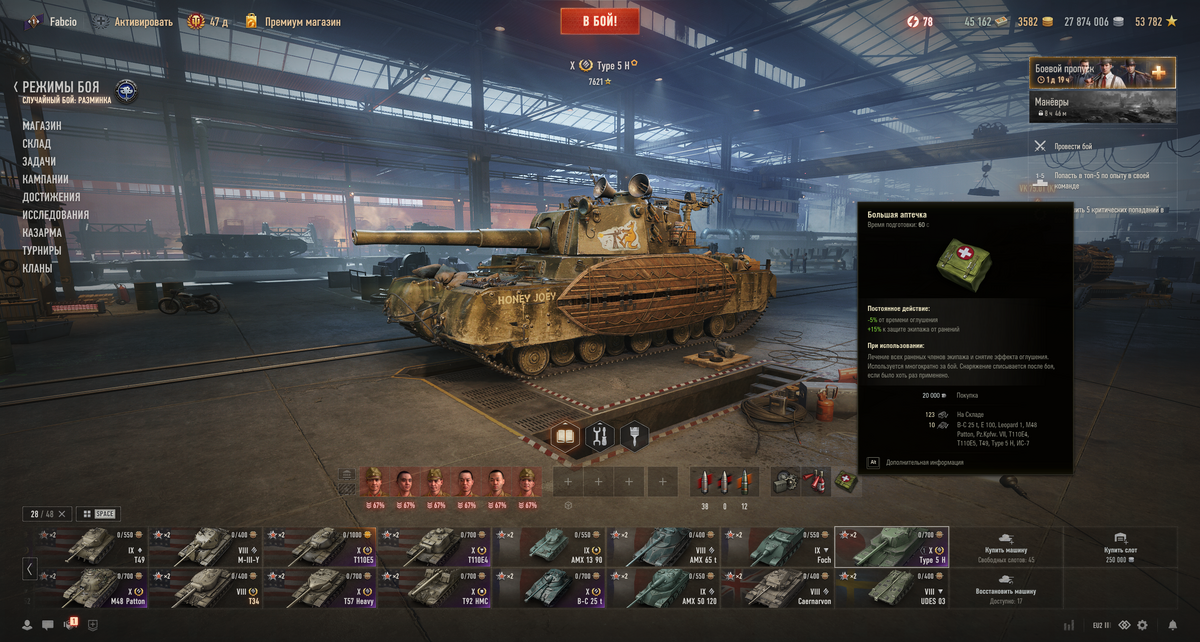Image resolution: width=1200 pixels, height=642 pixels.
Task: Buy a new slot via Купить слот
Action: (x=1120, y=546)
